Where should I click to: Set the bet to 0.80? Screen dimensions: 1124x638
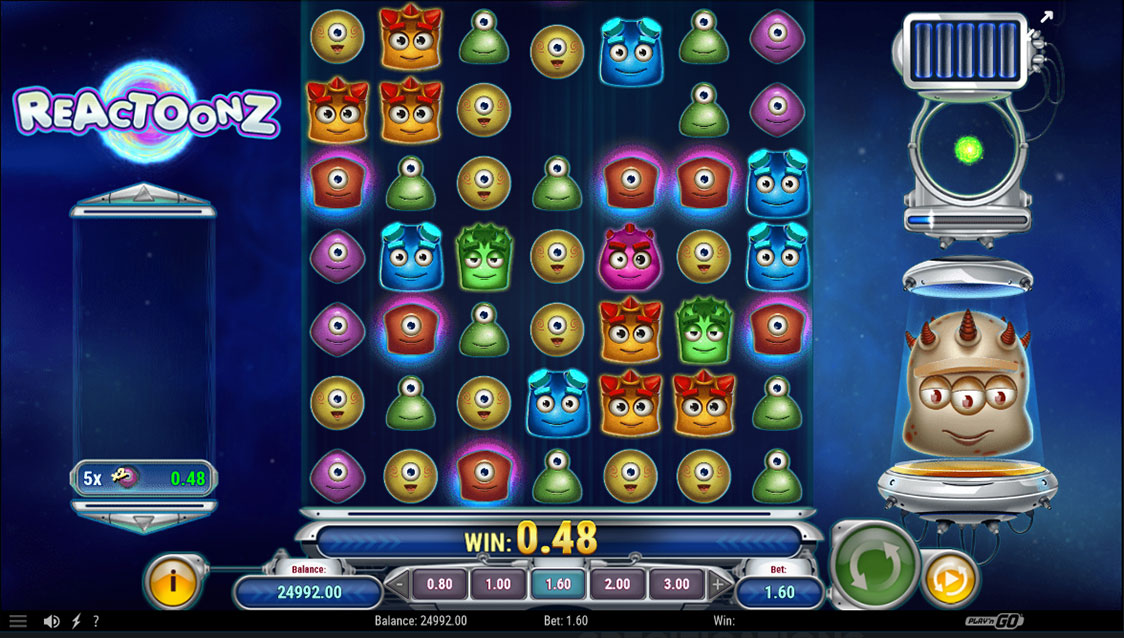pos(439,584)
